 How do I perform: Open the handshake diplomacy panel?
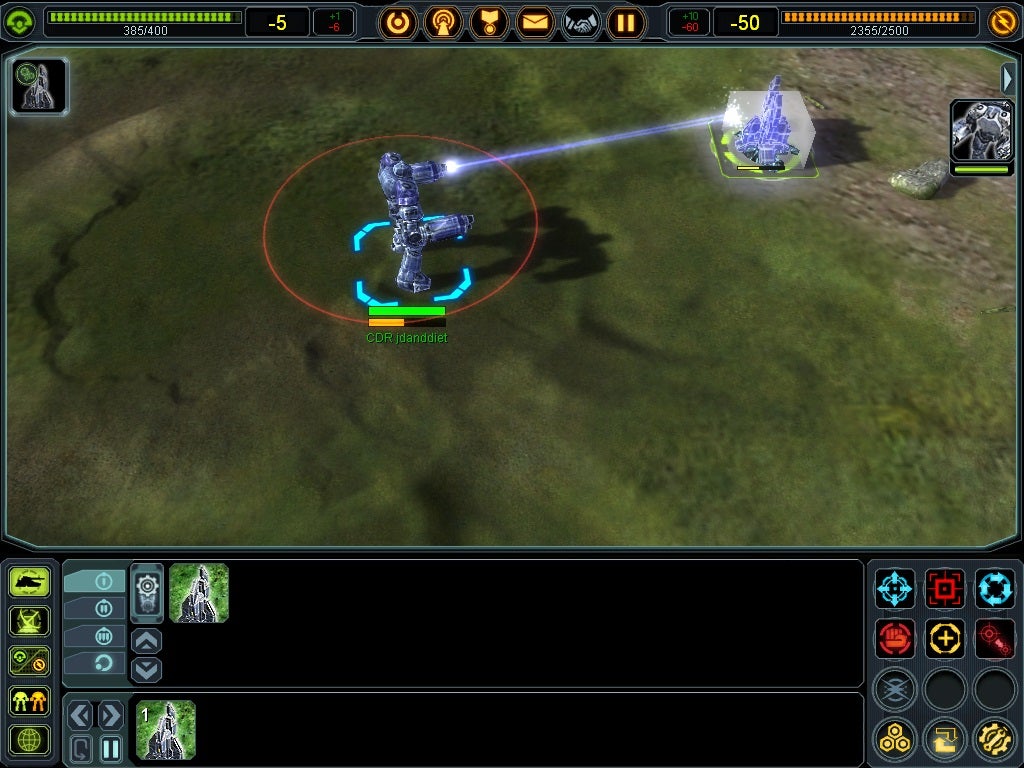tap(581, 21)
